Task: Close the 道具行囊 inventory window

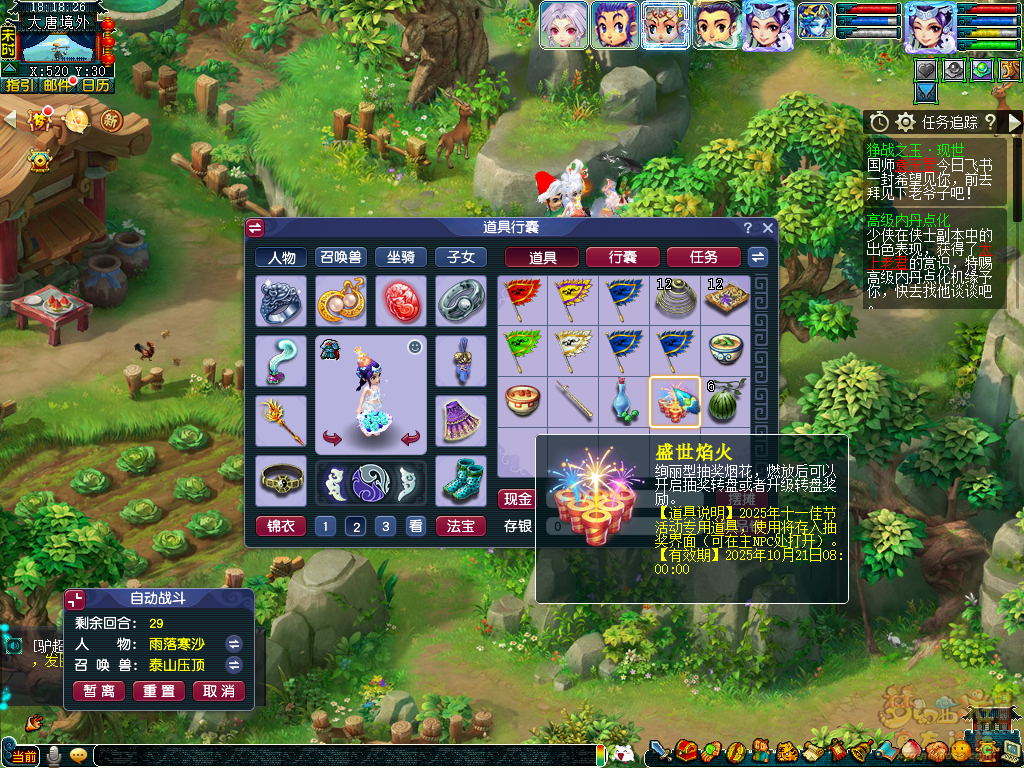Action: click(x=768, y=228)
